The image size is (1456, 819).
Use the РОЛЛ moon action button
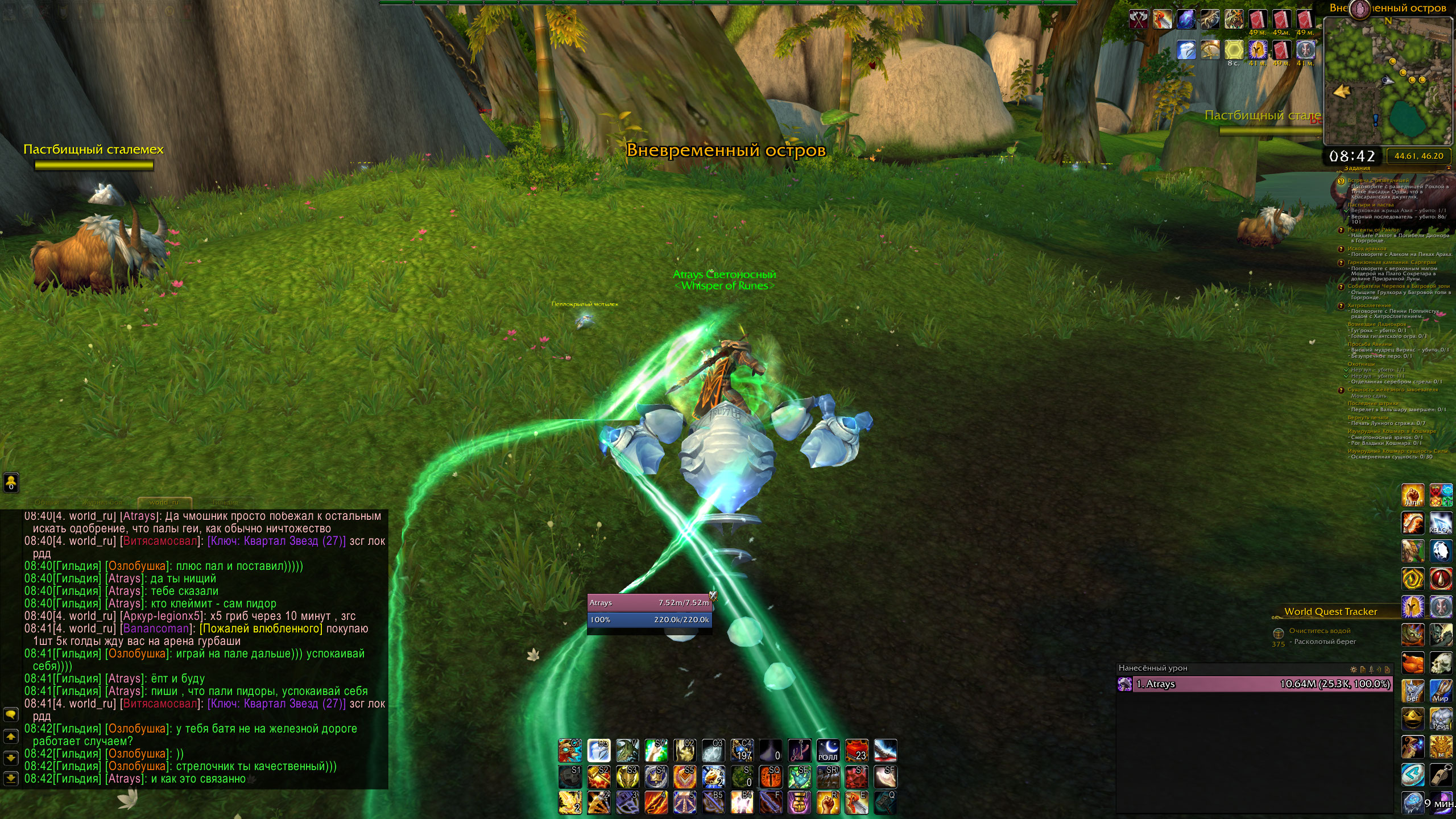[828, 751]
